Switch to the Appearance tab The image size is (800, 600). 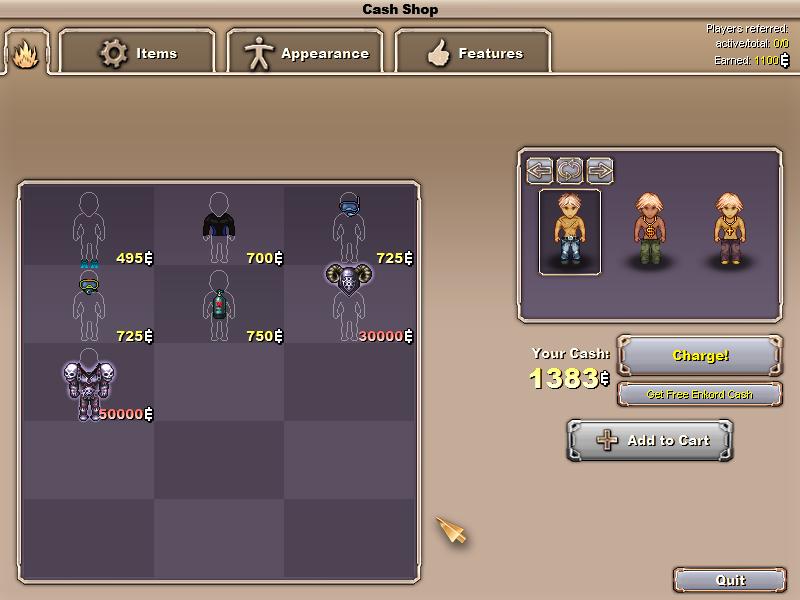307,53
